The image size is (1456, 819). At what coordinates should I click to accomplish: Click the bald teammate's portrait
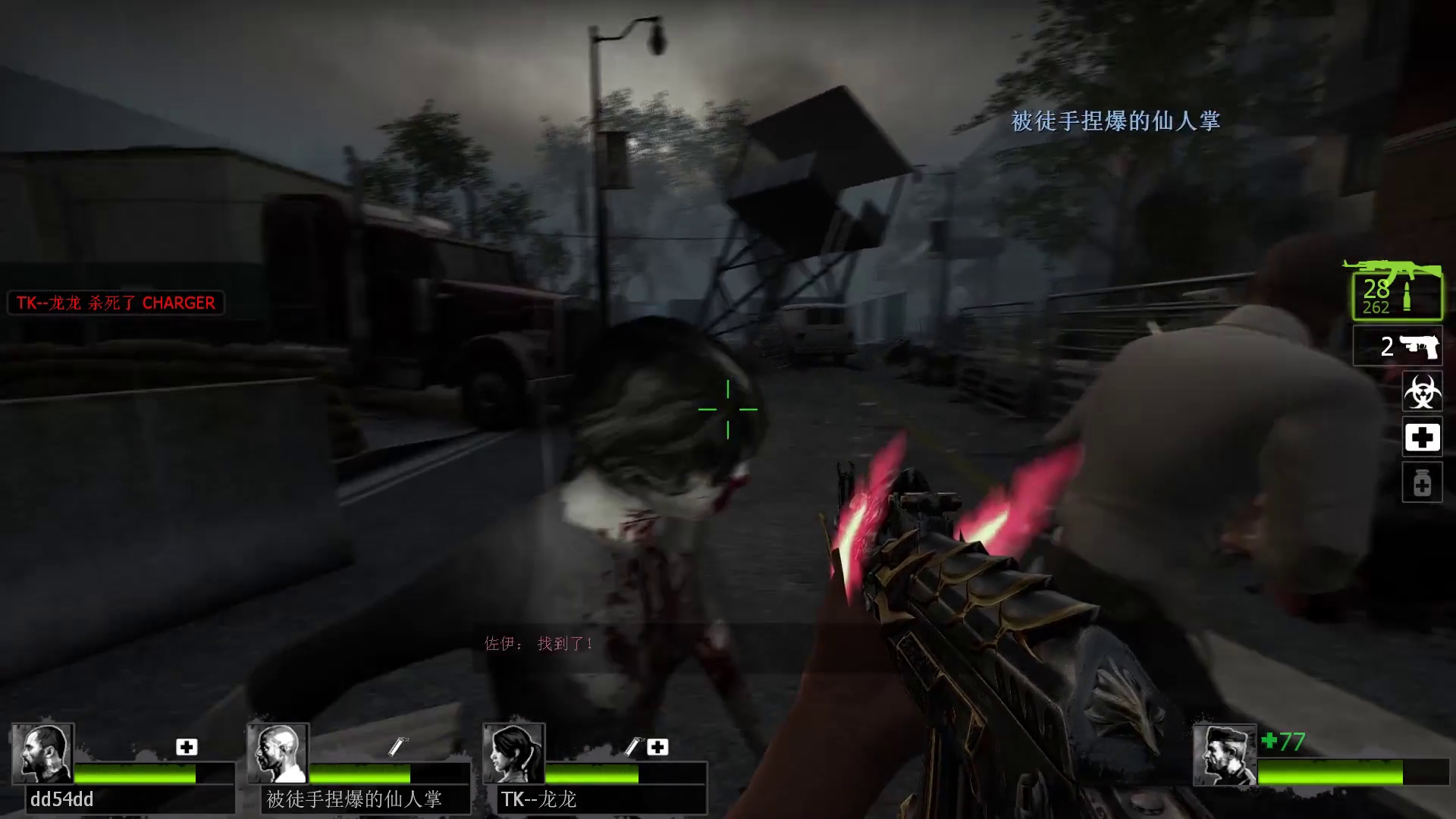click(x=278, y=754)
